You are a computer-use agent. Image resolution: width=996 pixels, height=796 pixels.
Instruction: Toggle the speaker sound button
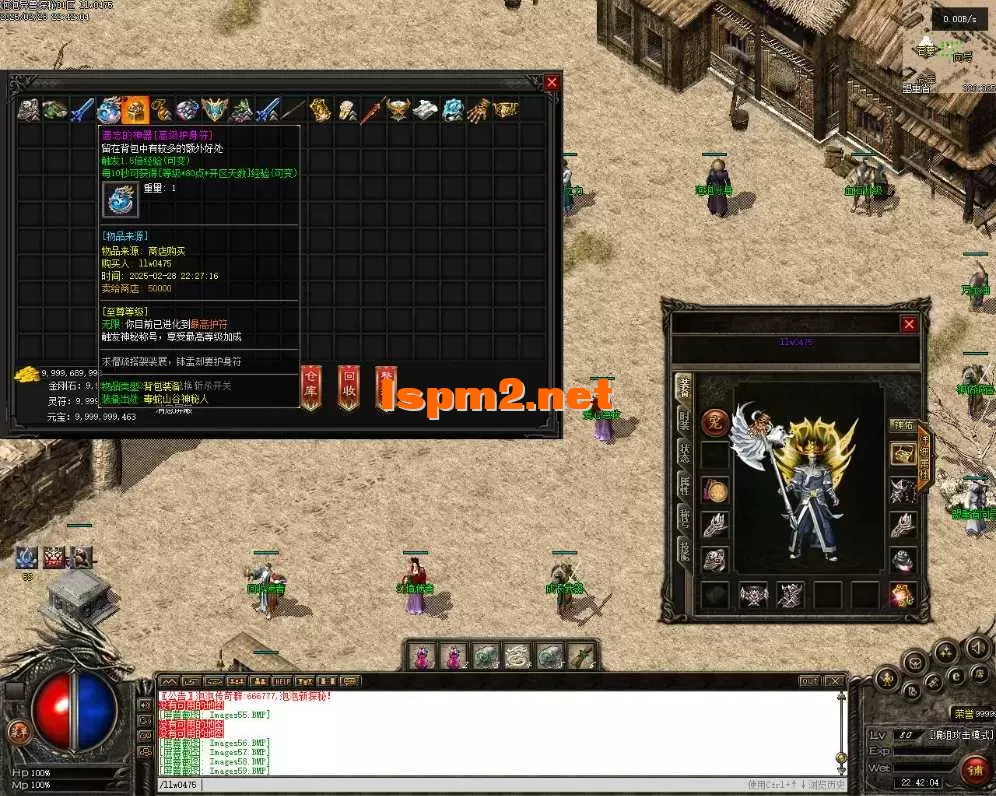point(975,650)
